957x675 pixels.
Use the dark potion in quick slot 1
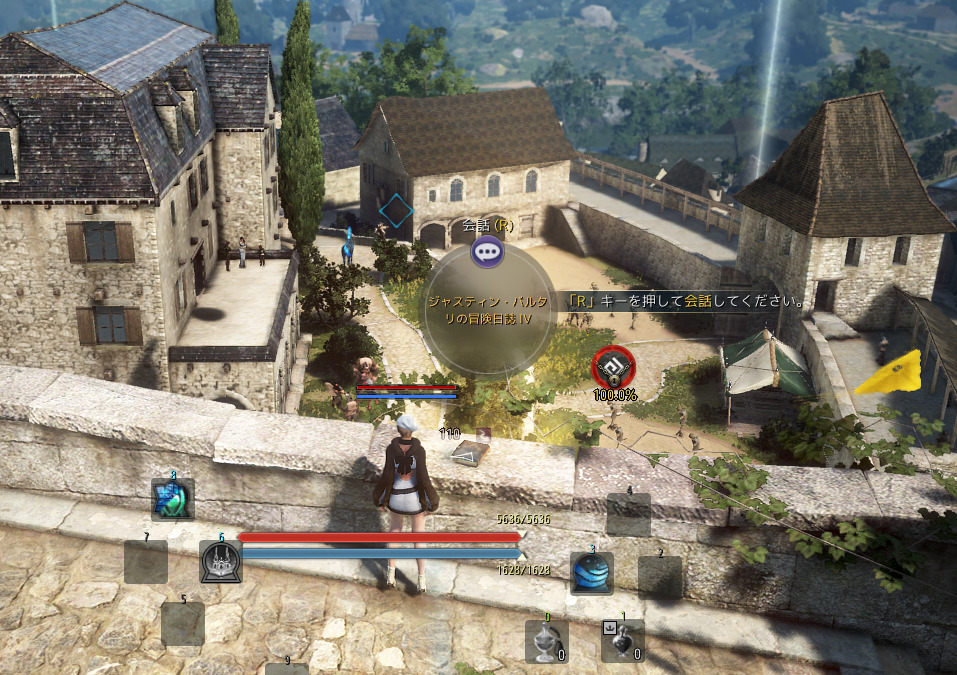622,641
